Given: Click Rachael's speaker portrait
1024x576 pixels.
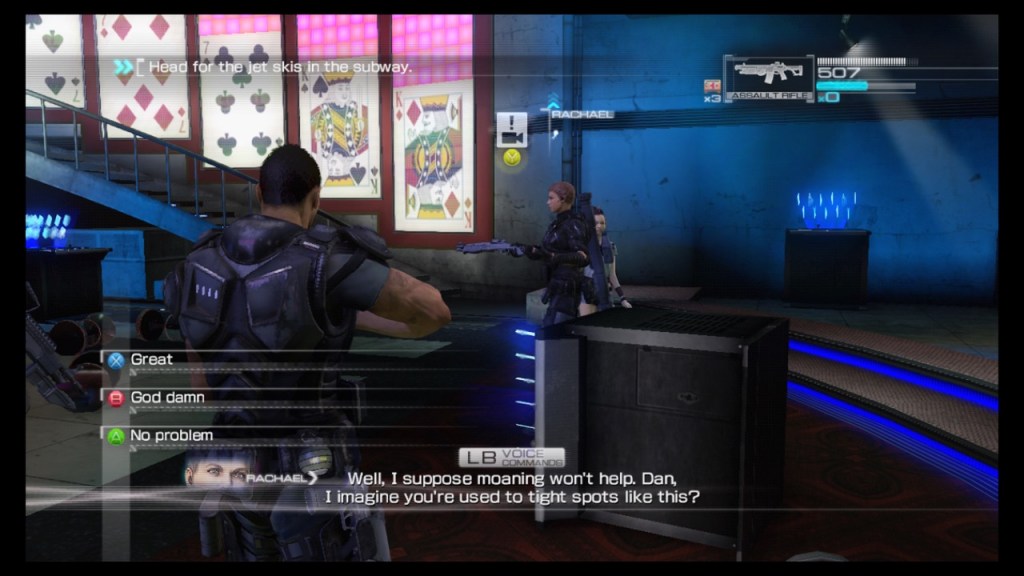Looking at the screenshot, I should [x=216, y=468].
